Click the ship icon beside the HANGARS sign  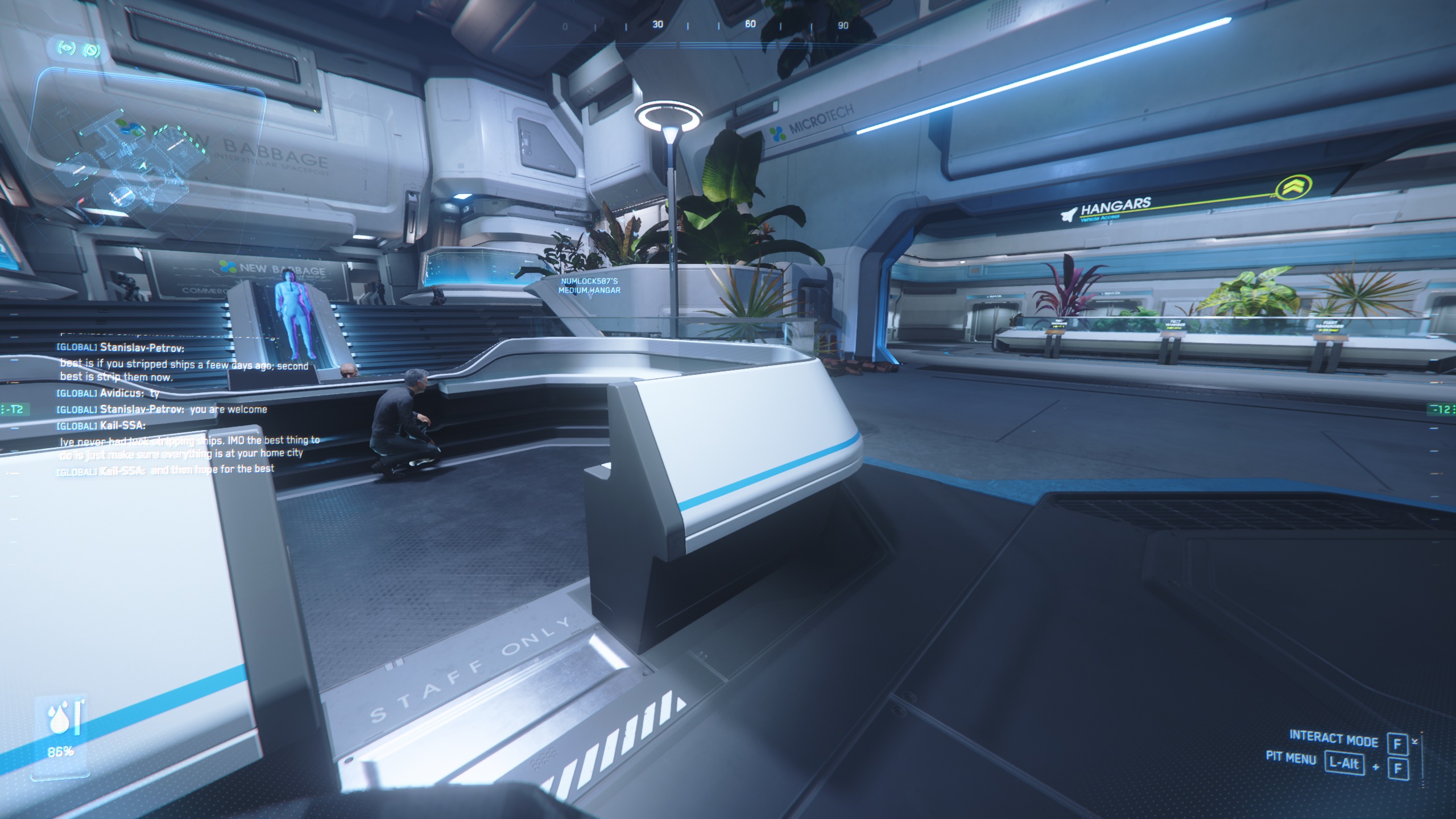pos(1069,213)
